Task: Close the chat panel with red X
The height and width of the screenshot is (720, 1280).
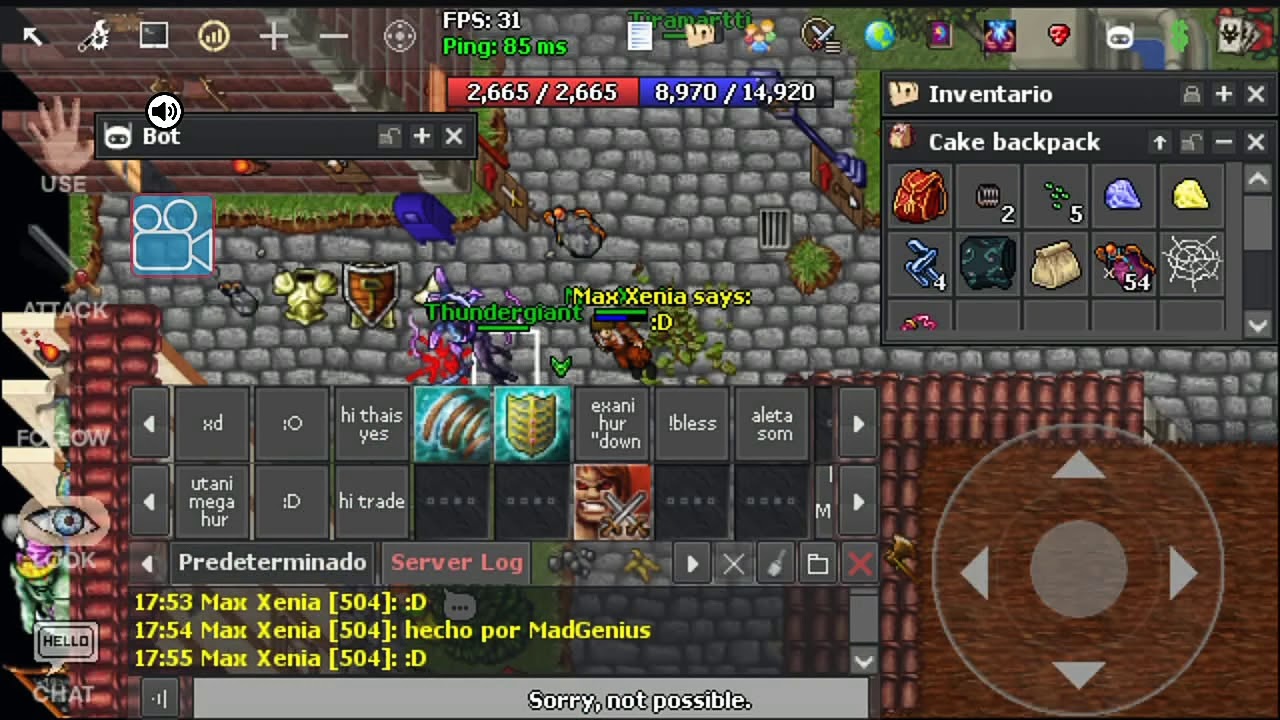Action: click(x=860, y=564)
